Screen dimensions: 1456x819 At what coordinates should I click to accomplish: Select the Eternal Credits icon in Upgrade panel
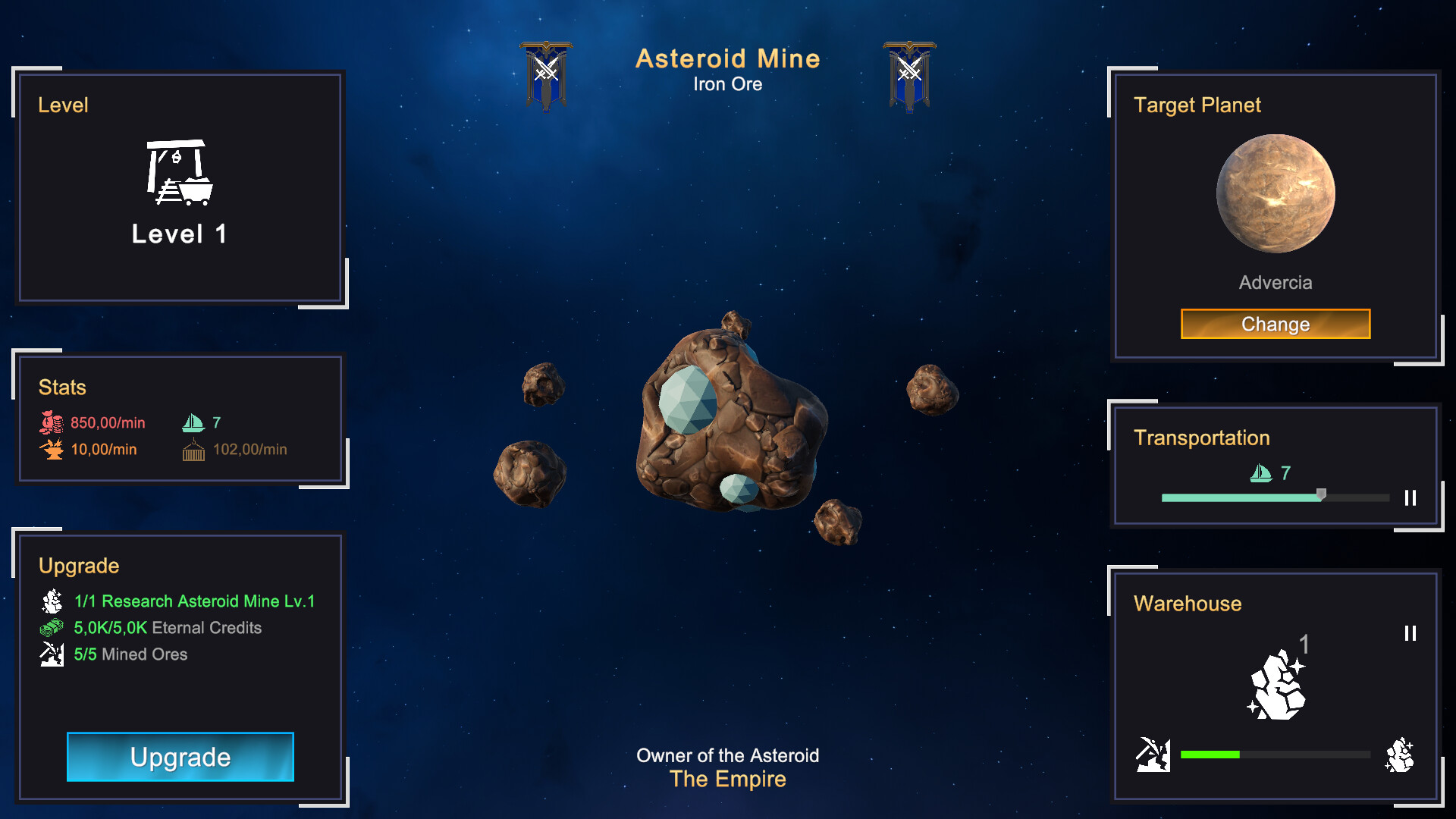[x=50, y=628]
